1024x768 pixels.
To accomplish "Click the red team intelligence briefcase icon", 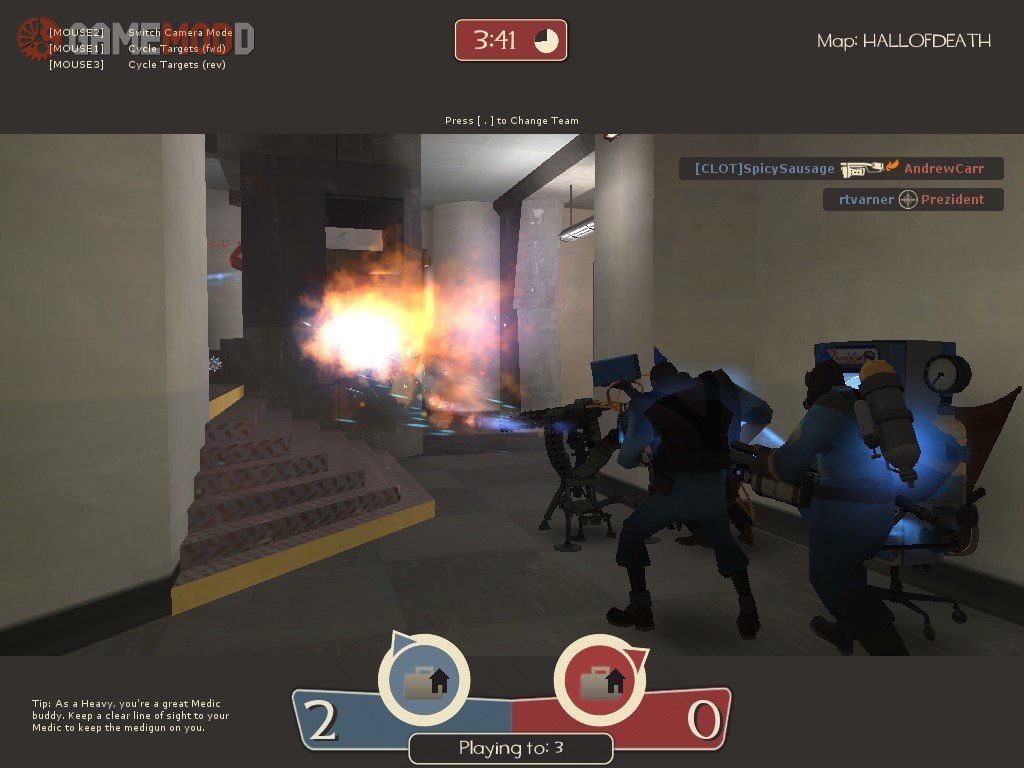I will pos(600,681).
